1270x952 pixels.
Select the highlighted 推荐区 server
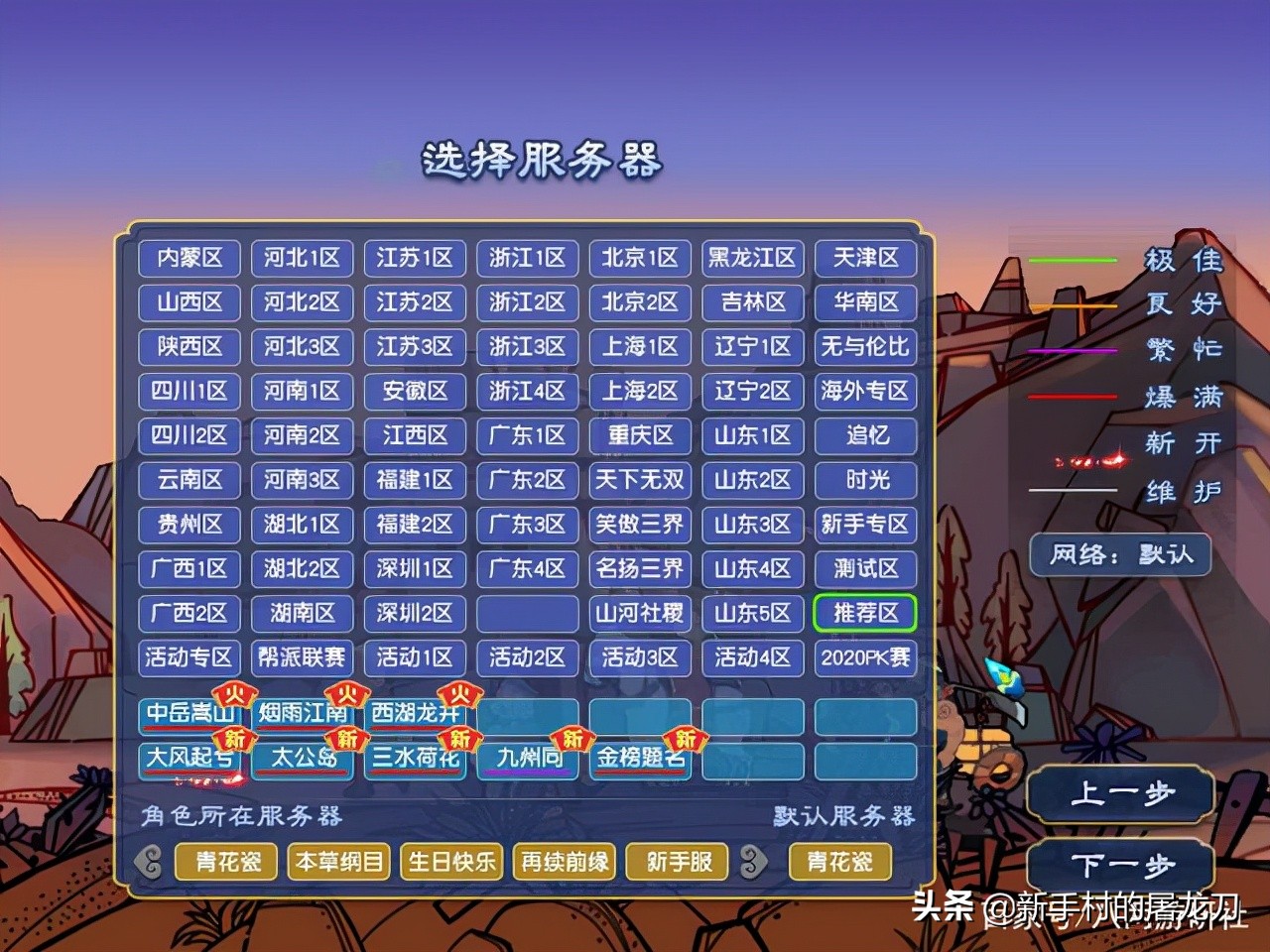click(x=865, y=613)
